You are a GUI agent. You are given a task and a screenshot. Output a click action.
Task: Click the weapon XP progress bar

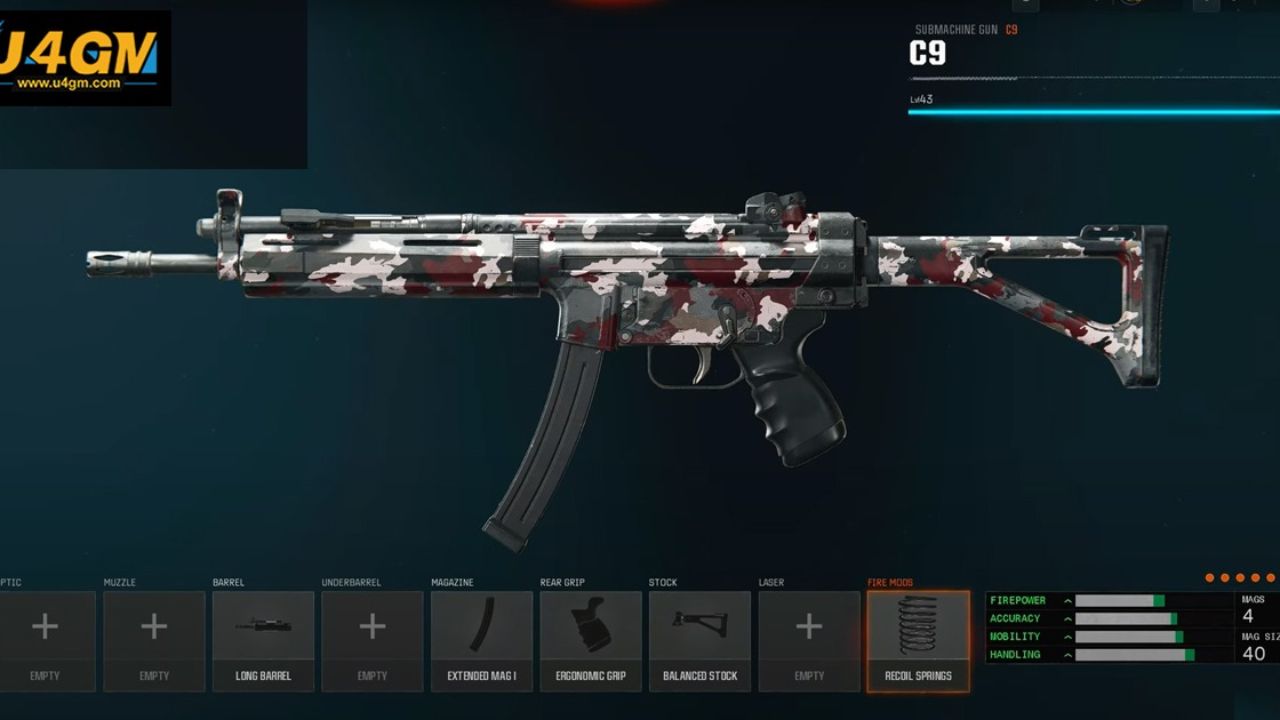click(x=1090, y=113)
